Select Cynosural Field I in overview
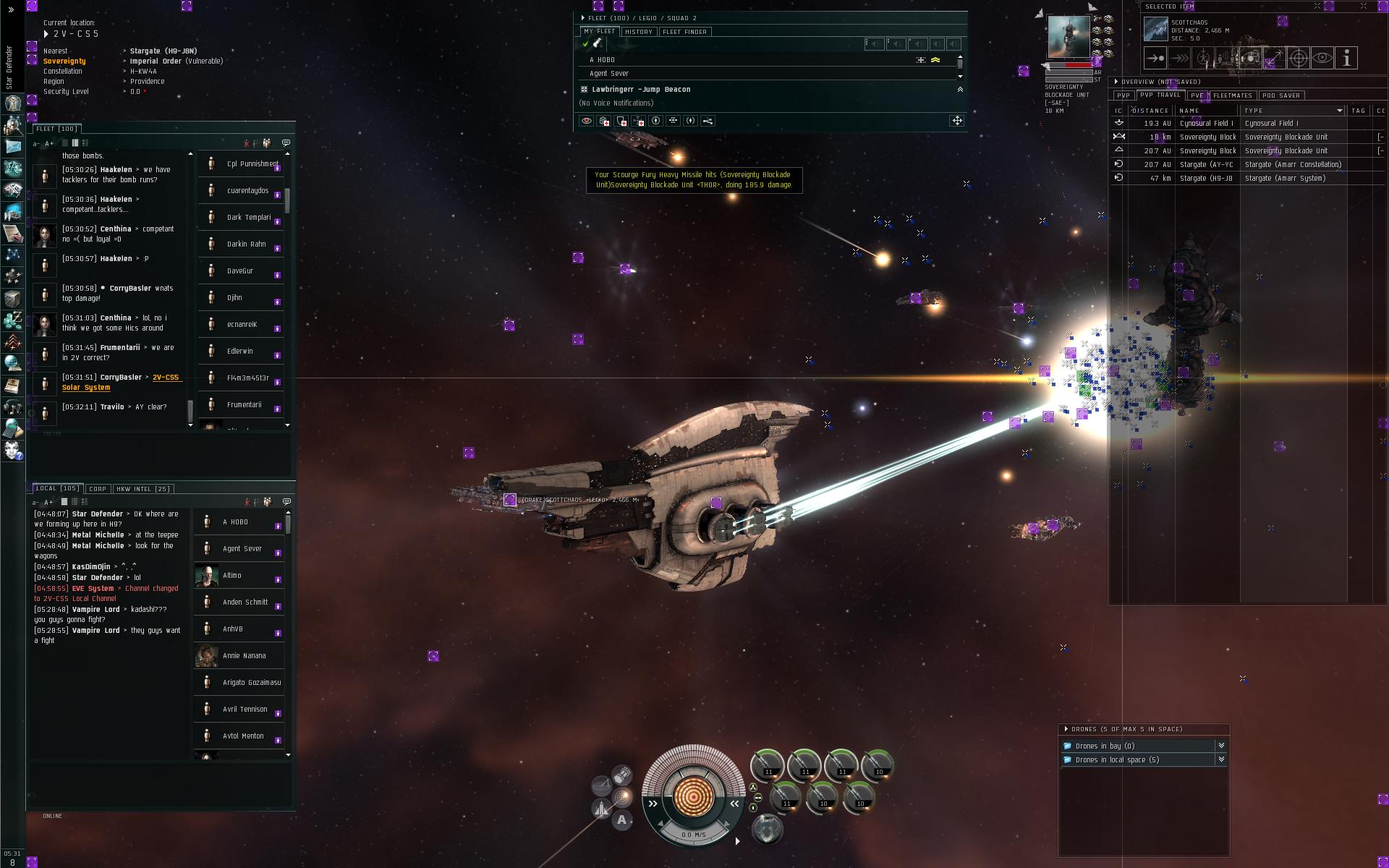Viewport: 1389px width, 868px height. coord(1206,124)
